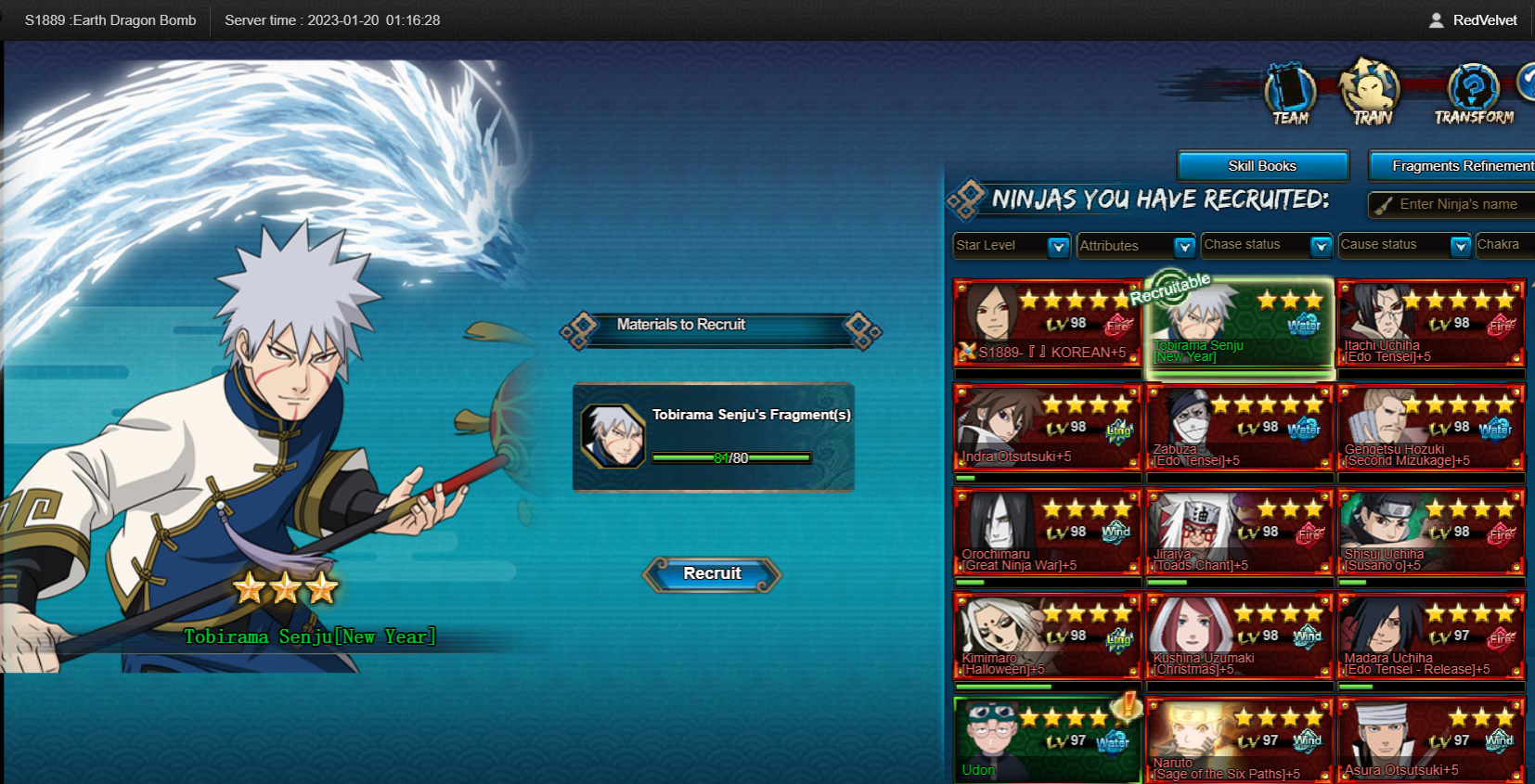
Task: Select the Udon ninja card
Action: [1047, 740]
